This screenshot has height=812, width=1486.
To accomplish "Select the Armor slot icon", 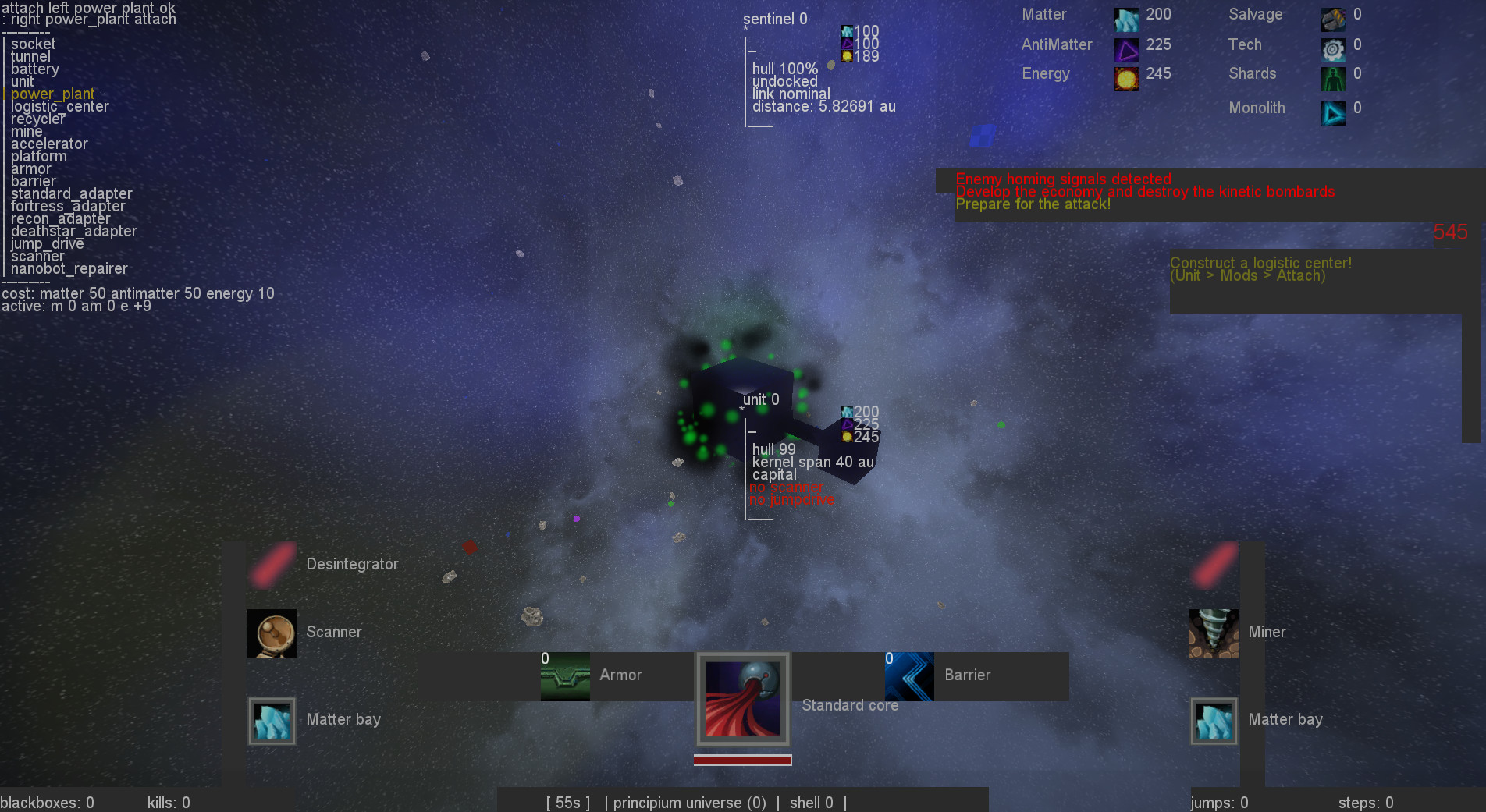I will coord(564,675).
